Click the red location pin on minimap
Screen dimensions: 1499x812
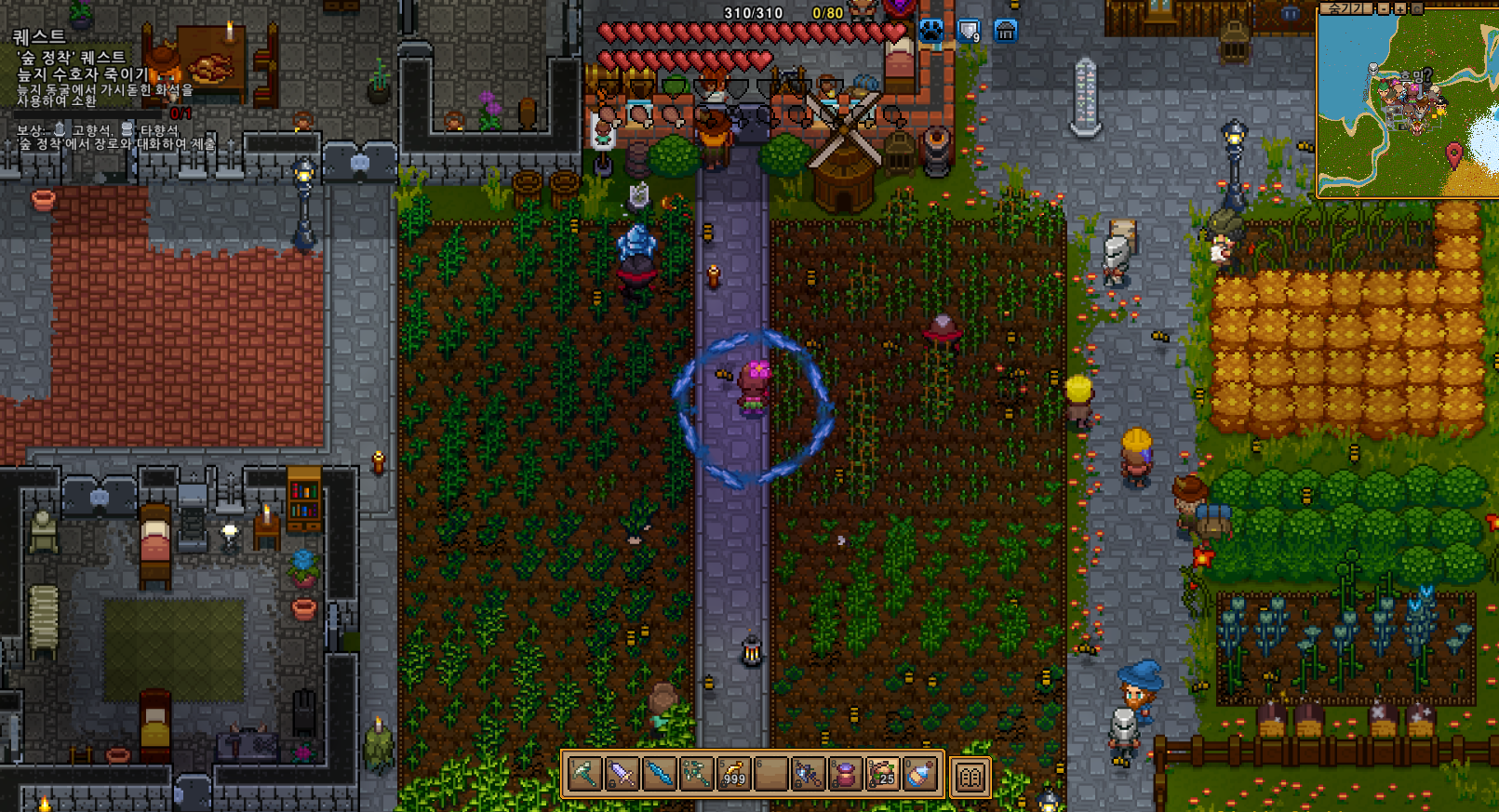pyautogui.click(x=1454, y=153)
